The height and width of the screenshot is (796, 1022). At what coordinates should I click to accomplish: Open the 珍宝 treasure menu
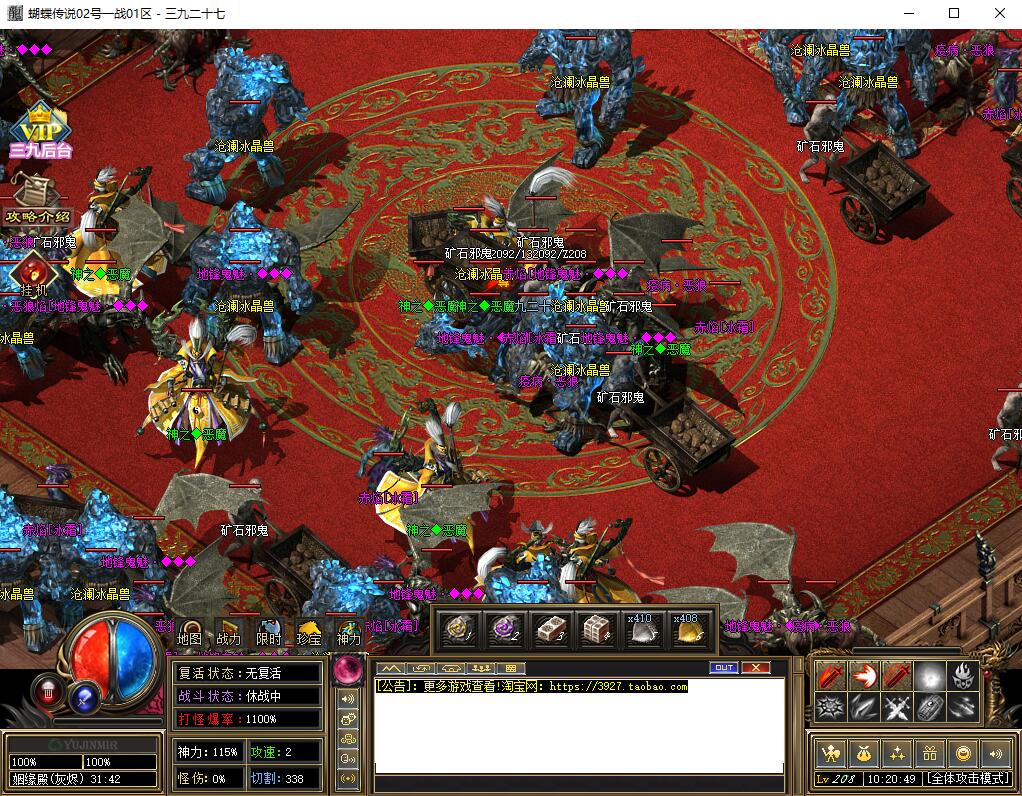[x=309, y=633]
